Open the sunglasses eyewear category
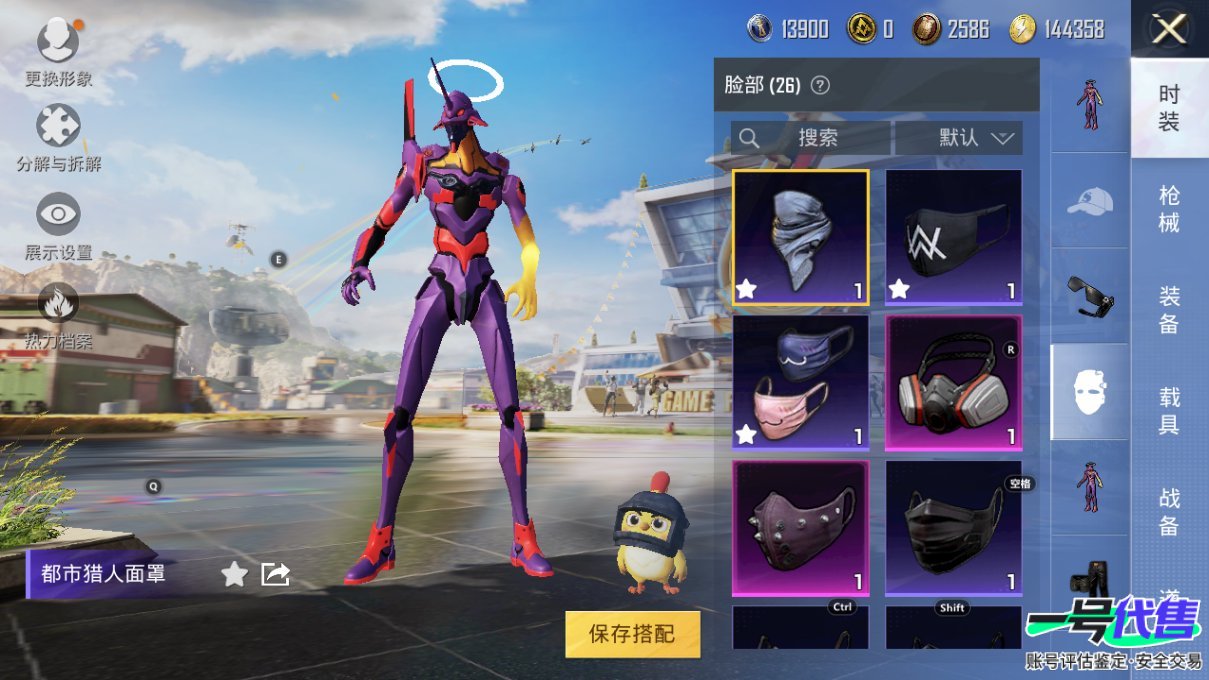Viewport: 1209px width, 680px height. click(x=1089, y=297)
